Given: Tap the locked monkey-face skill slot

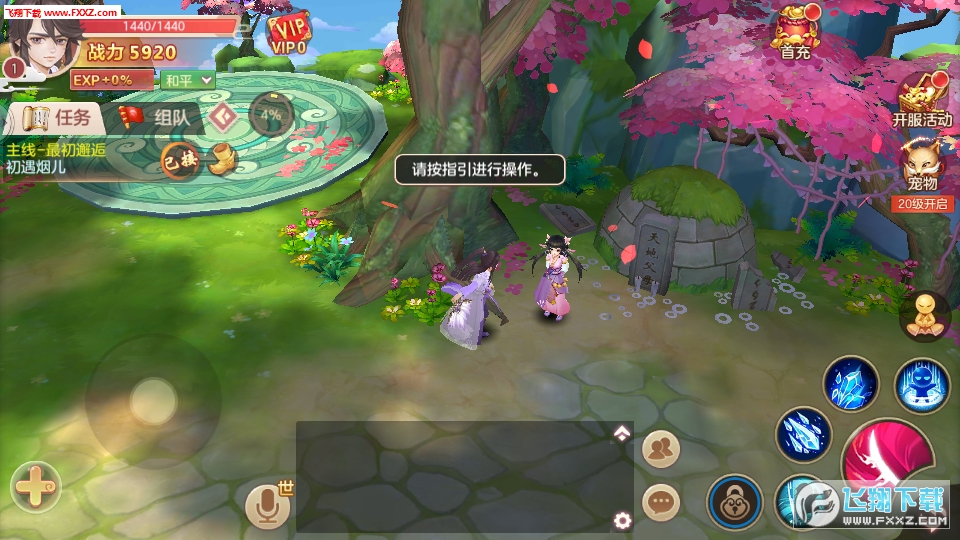Looking at the screenshot, I should [735, 501].
